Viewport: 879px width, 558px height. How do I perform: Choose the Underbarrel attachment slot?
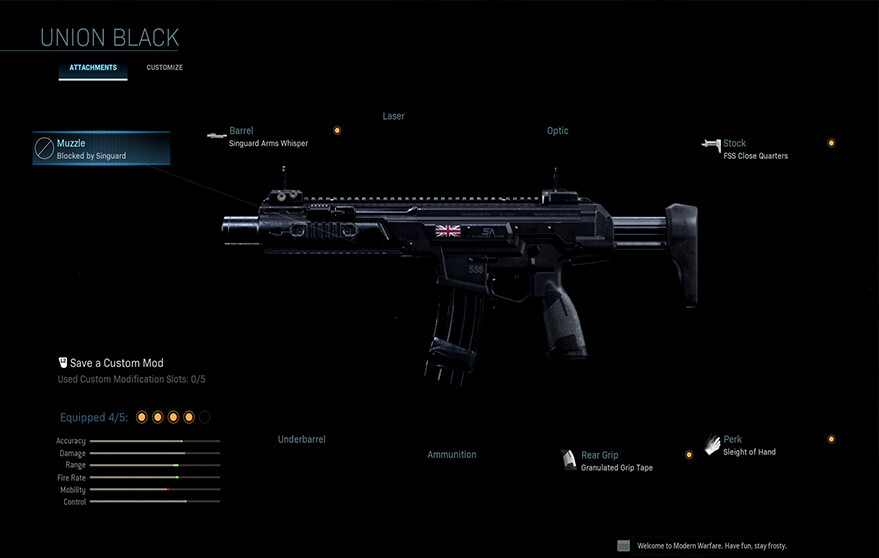[x=301, y=439]
